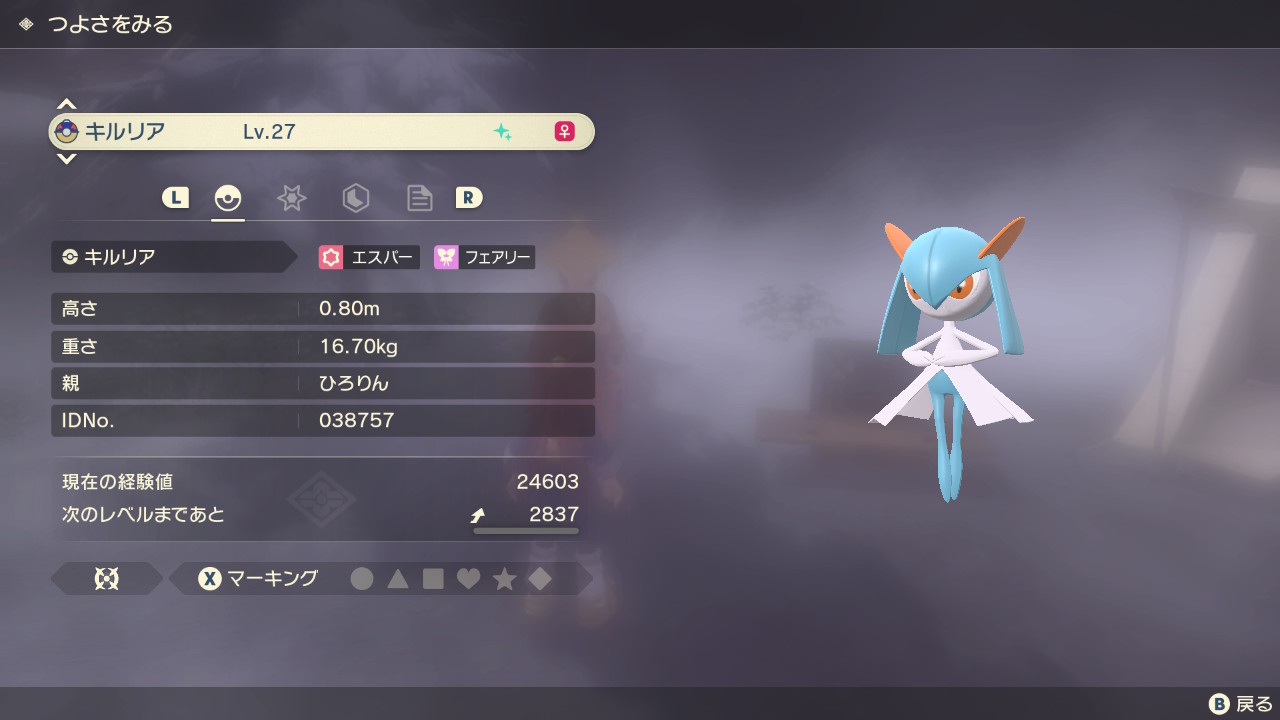Image resolution: width=1280 pixels, height=720 pixels.
Task: Click the down arrow to view next Pokémon
Action: pyautogui.click(x=66, y=158)
